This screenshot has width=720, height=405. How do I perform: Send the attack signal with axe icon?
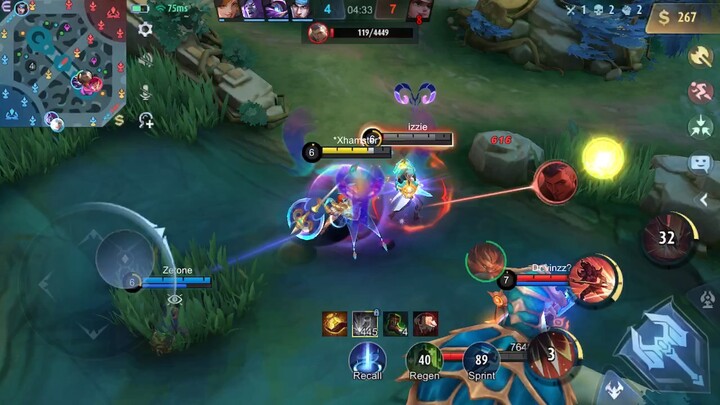[700, 56]
